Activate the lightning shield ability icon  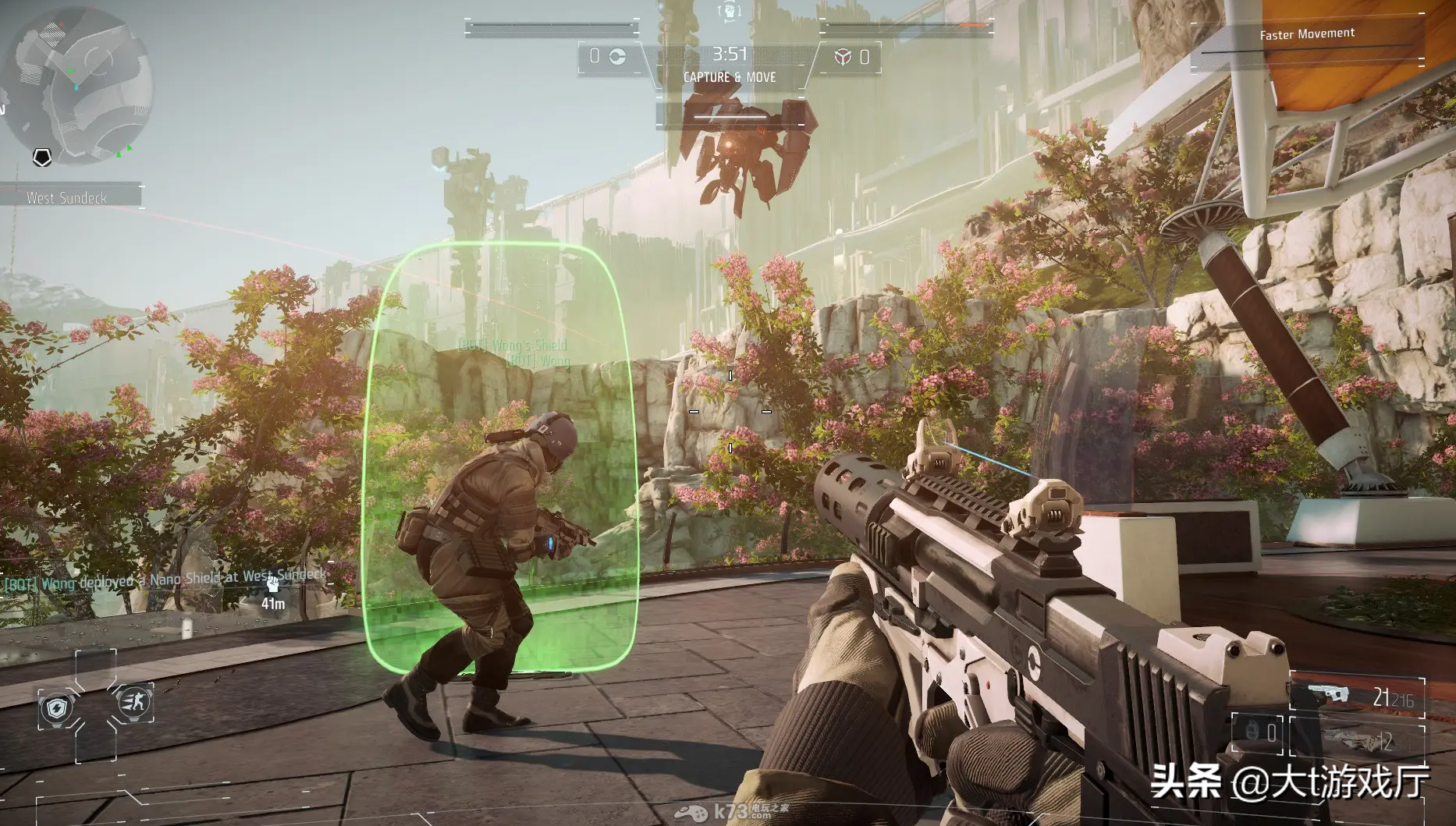pos(57,708)
